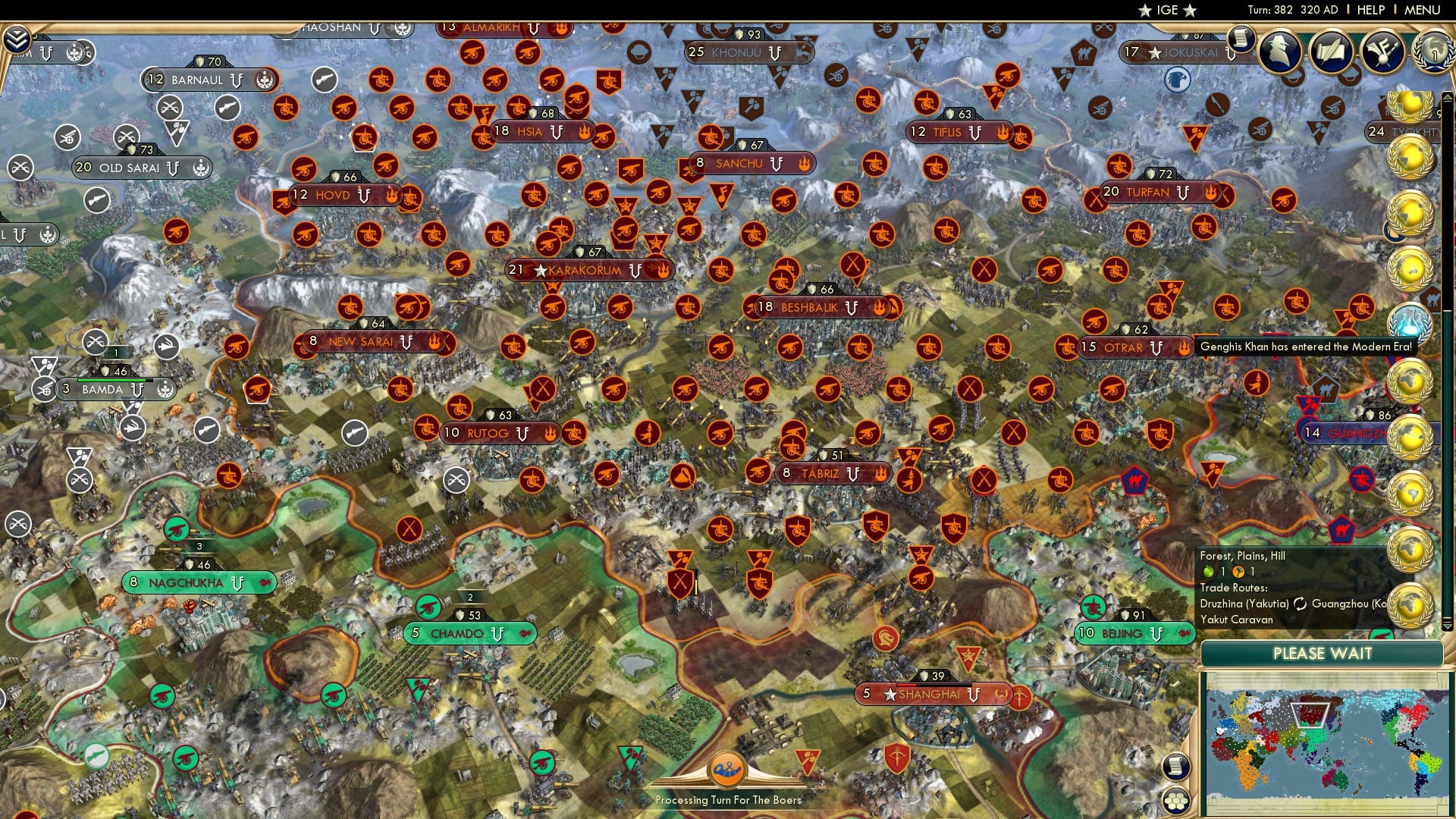Open the Espionage overview spy icon
Image resolution: width=1456 pixels, height=819 pixels.
point(1279,52)
